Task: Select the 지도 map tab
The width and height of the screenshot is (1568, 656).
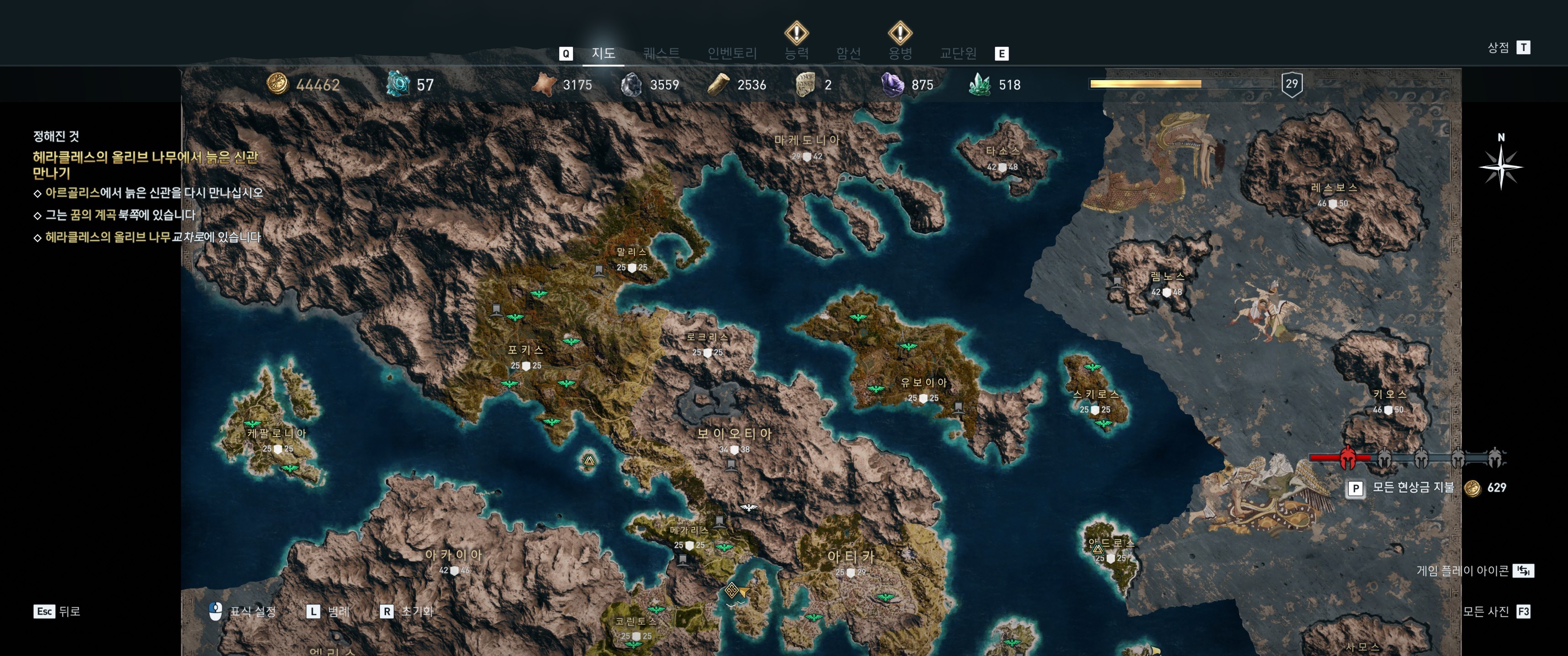Action: (603, 54)
